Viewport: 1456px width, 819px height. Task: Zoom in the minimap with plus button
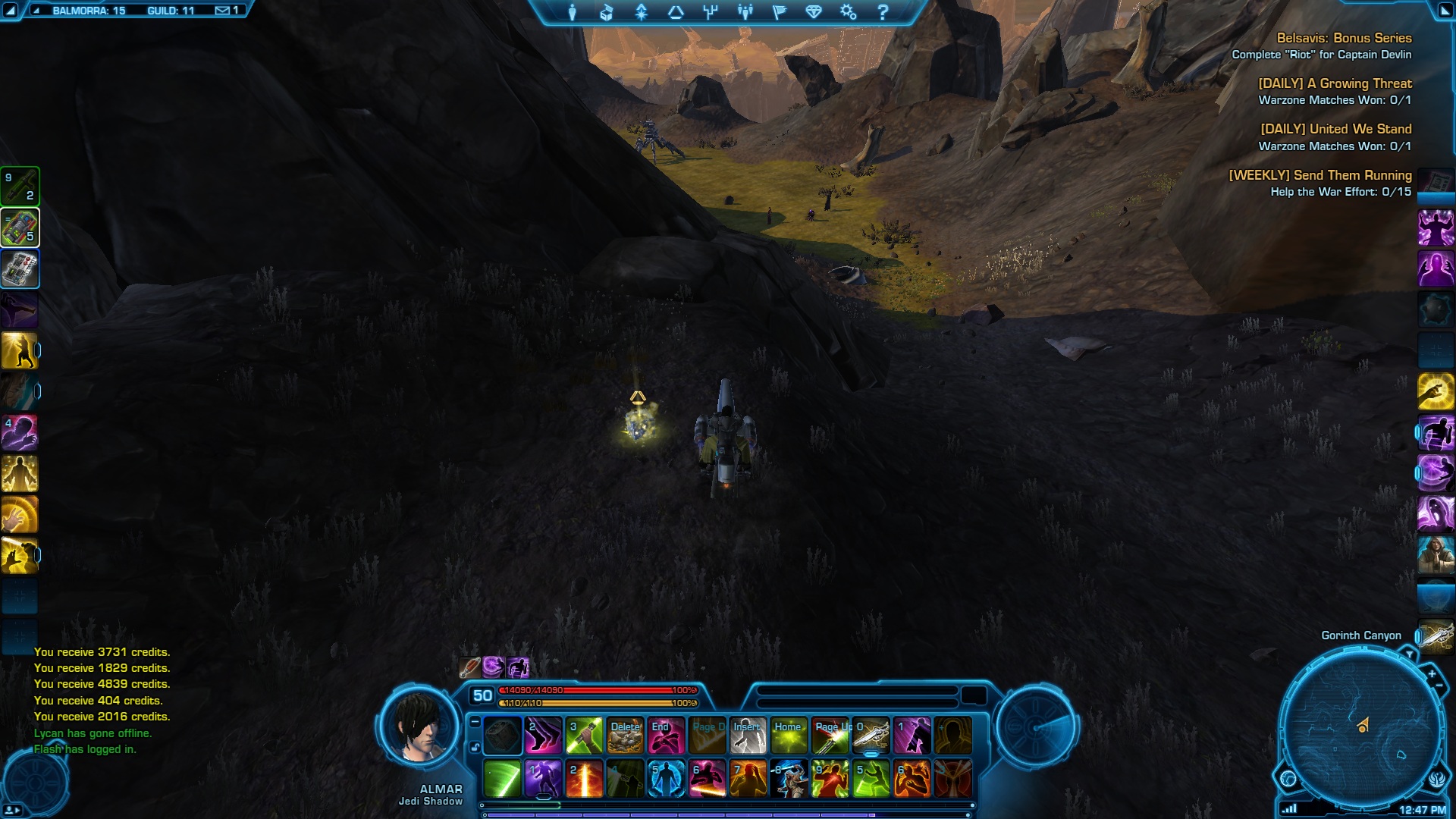point(1432,673)
